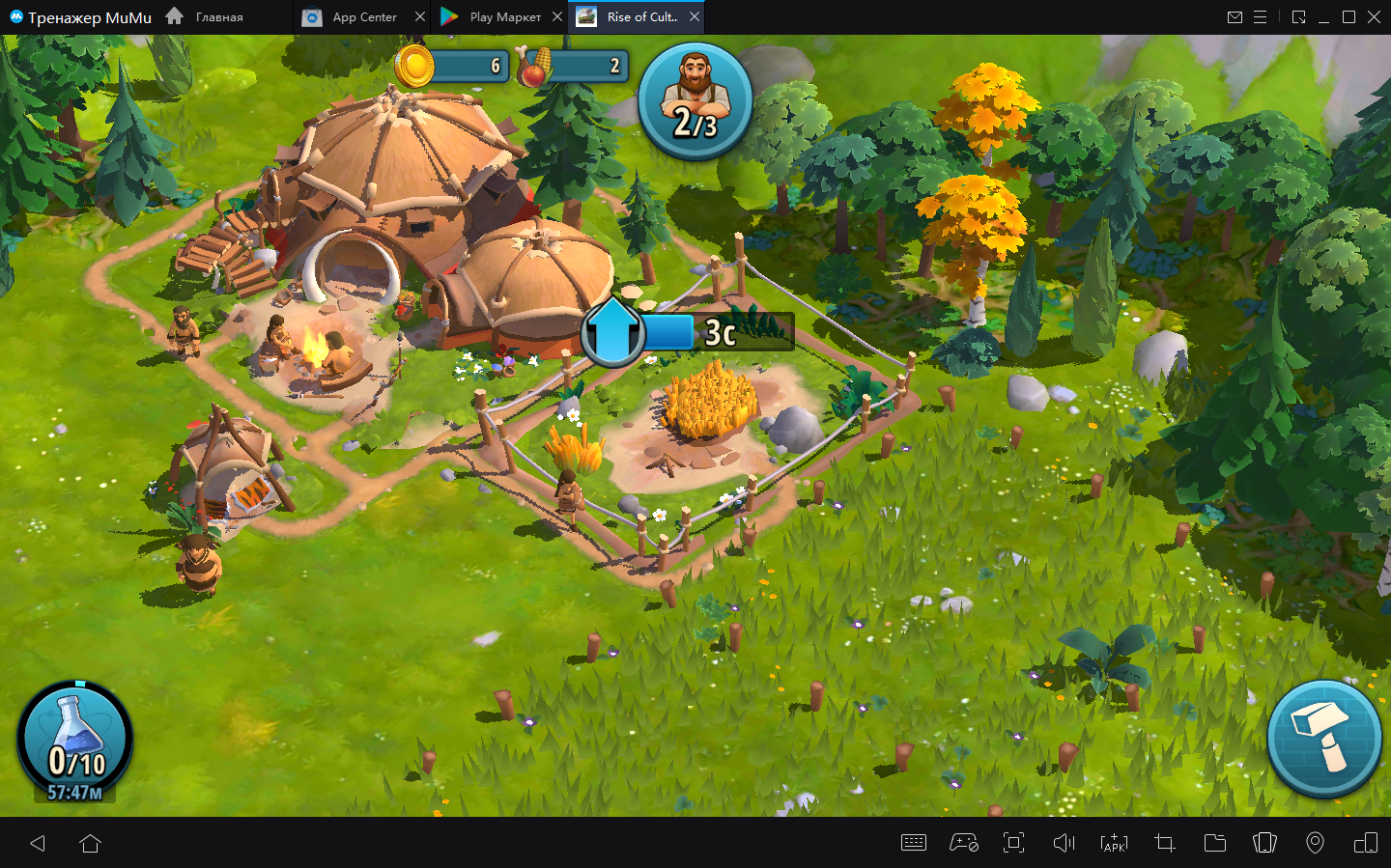
Task: Tap the gold coin resource counter
Action: tap(452, 66)
